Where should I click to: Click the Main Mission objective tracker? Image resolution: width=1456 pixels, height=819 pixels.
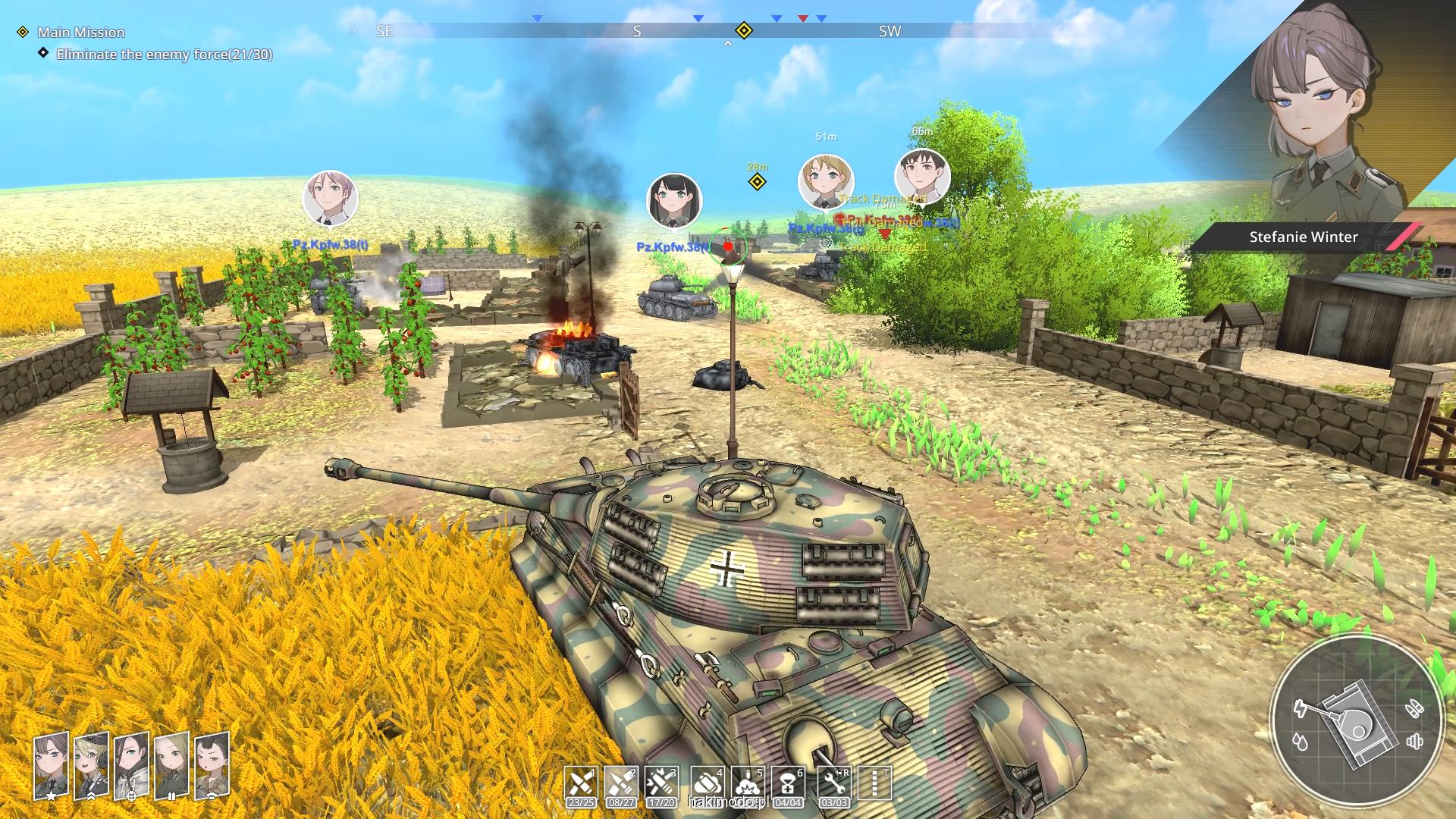pyautogui.click(x=81, y=32)
